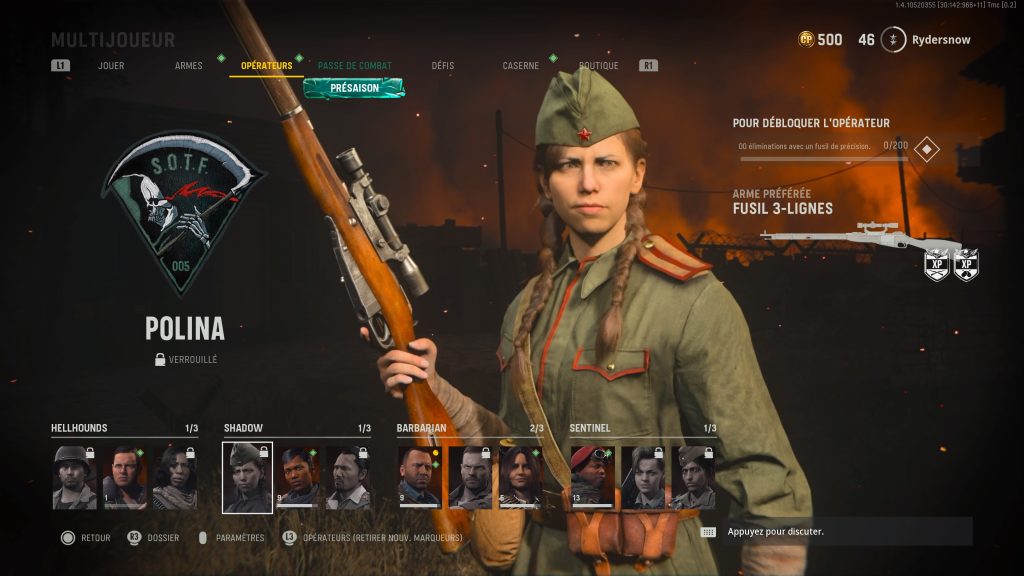The height and width of the screenshot is (576, 1024).
Task: Open the Jouer tab
Action: [x=111, y=66]
